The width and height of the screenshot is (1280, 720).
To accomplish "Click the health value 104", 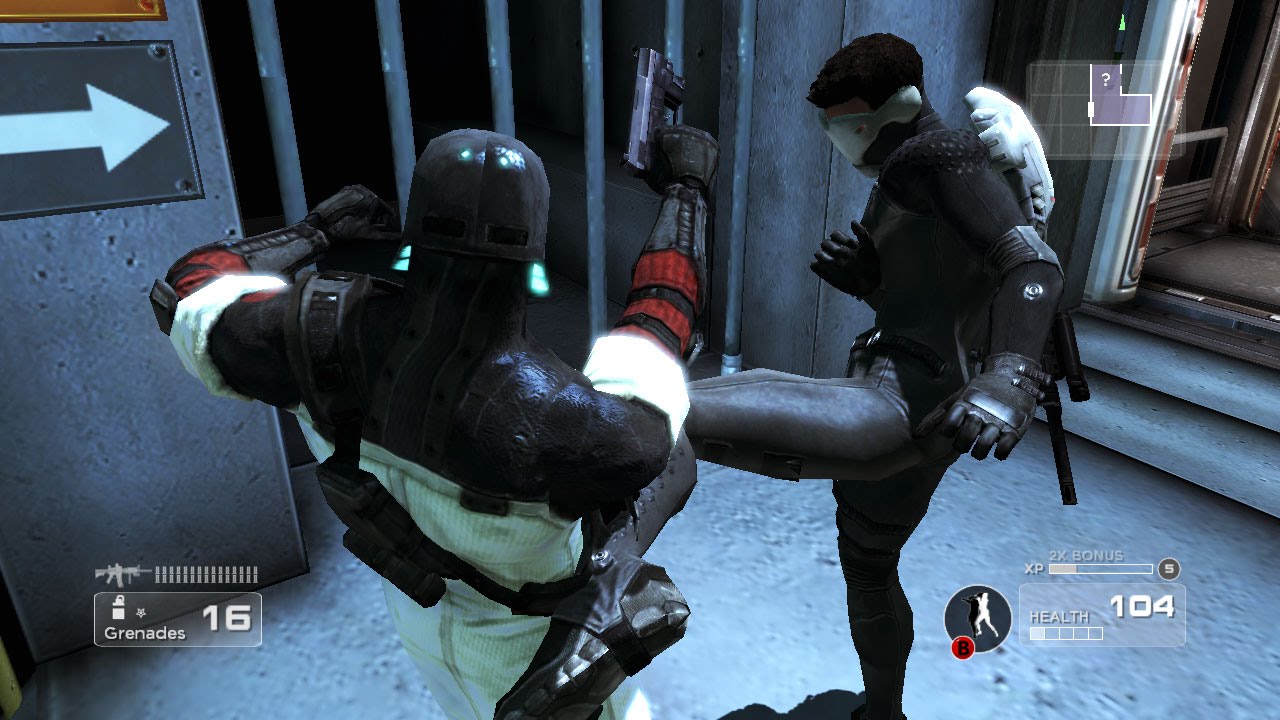I will tap(1143, 606).
